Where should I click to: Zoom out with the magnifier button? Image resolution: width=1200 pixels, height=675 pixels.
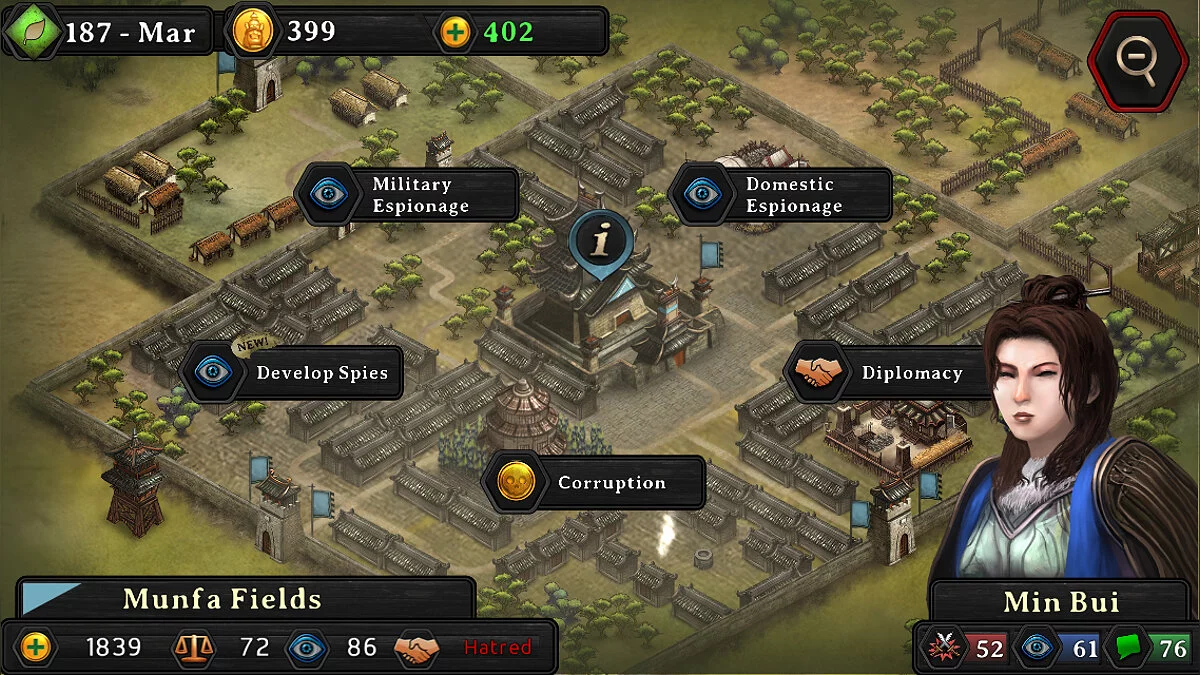coord(1137,58)
